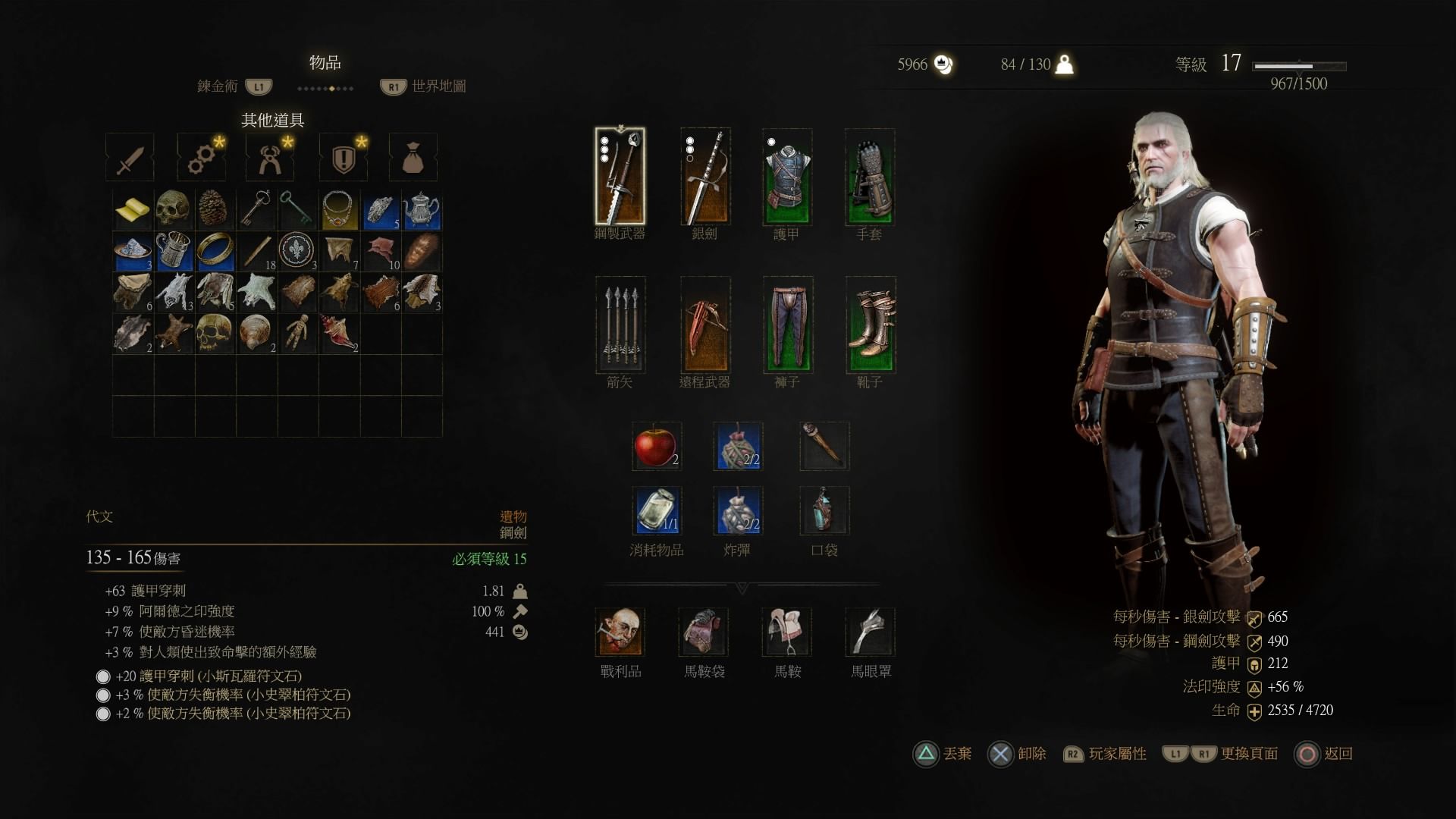The width and height of the screenshot is (1456, 819).
Task: Choose the torch quick slot
Action: [824, 446]
